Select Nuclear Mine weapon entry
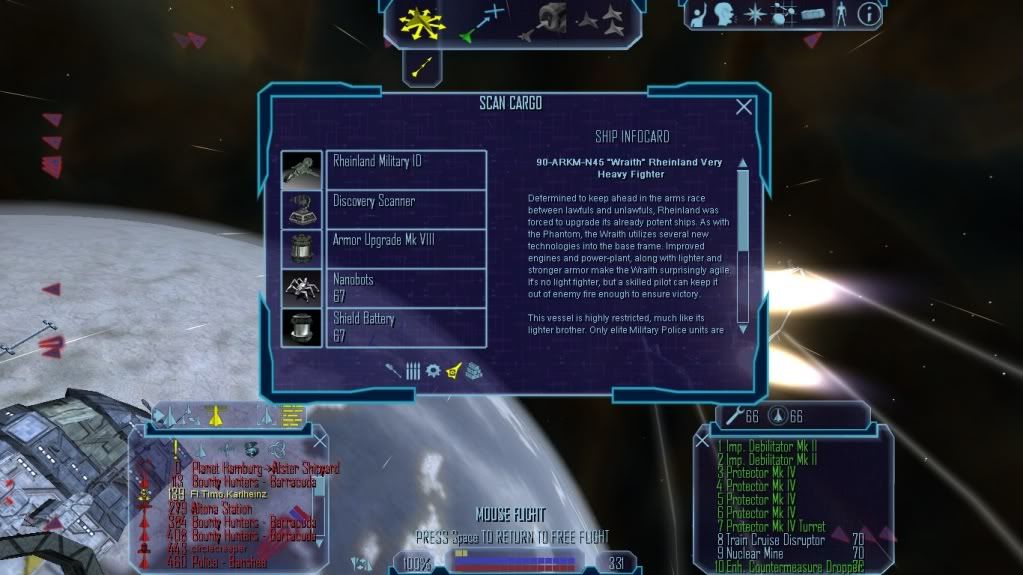The width and height of the screenshot is (1023, 575). 755,553
